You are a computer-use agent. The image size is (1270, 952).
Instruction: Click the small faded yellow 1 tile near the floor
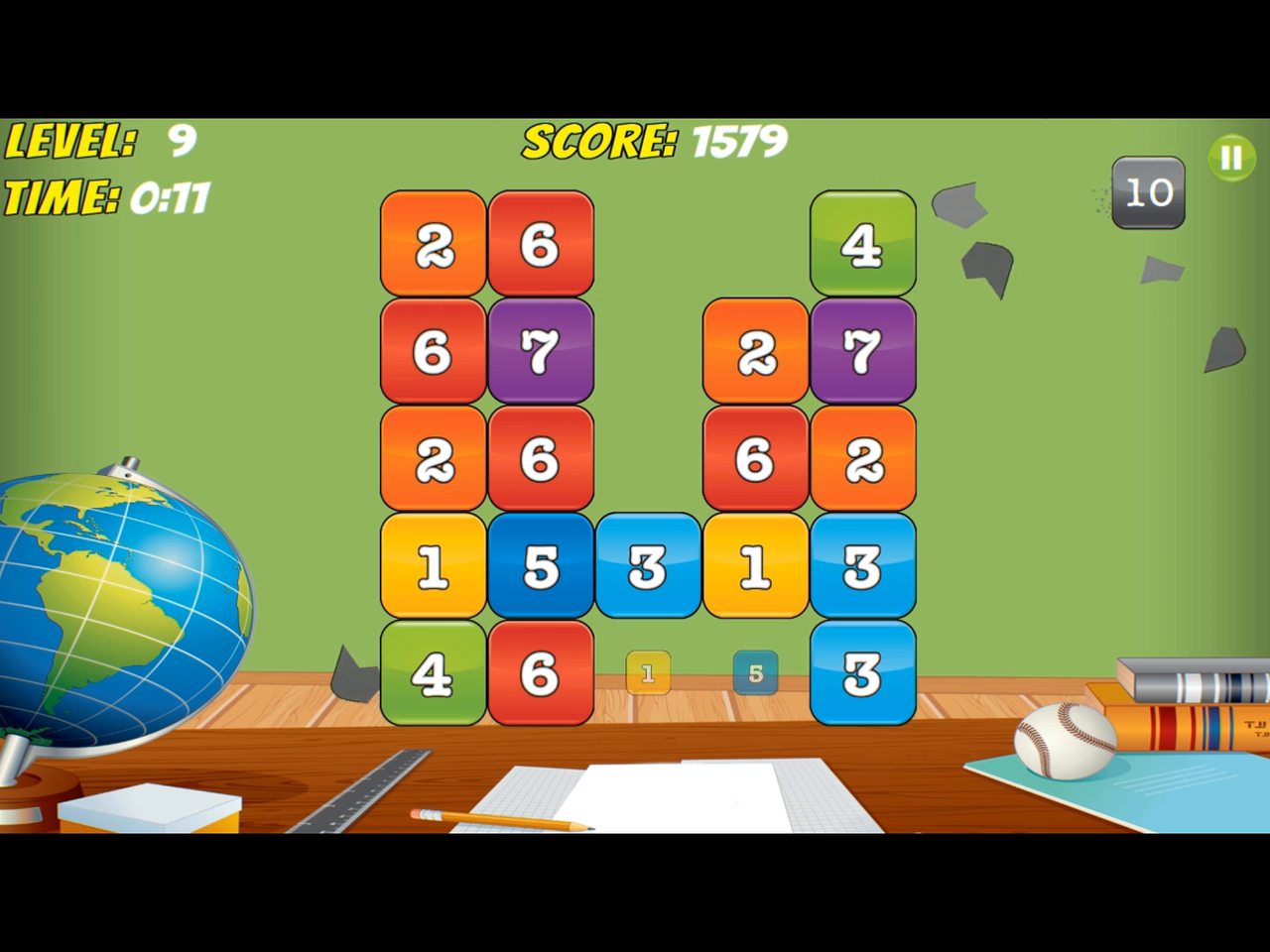click(x=646, y=674)
